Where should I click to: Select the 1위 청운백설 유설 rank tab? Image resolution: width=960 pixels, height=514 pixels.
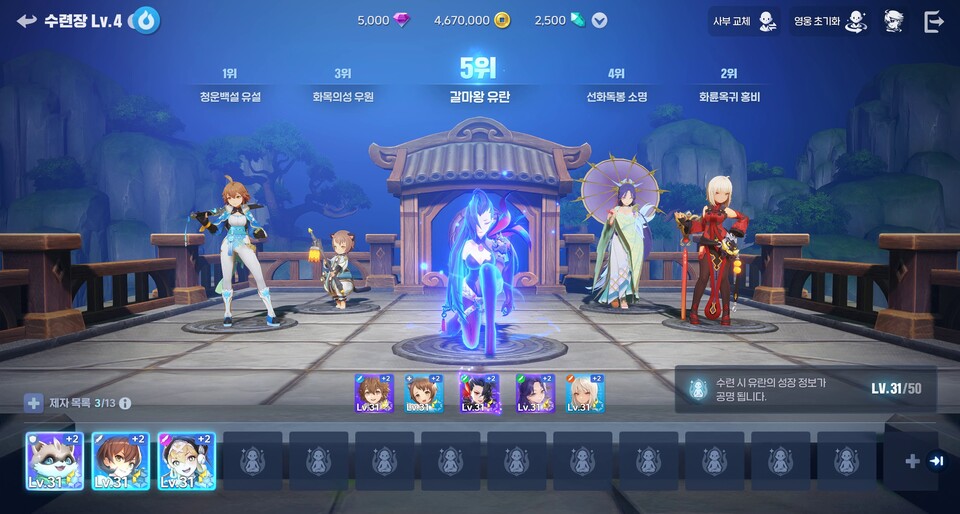click(x=229, y=87)
